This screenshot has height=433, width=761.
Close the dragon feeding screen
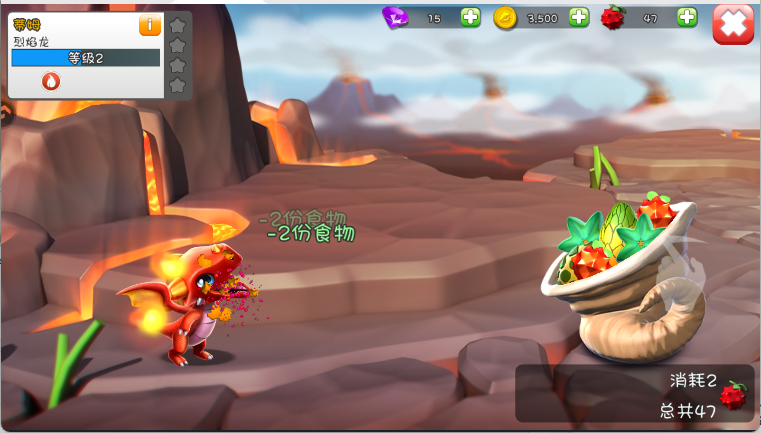733,24
